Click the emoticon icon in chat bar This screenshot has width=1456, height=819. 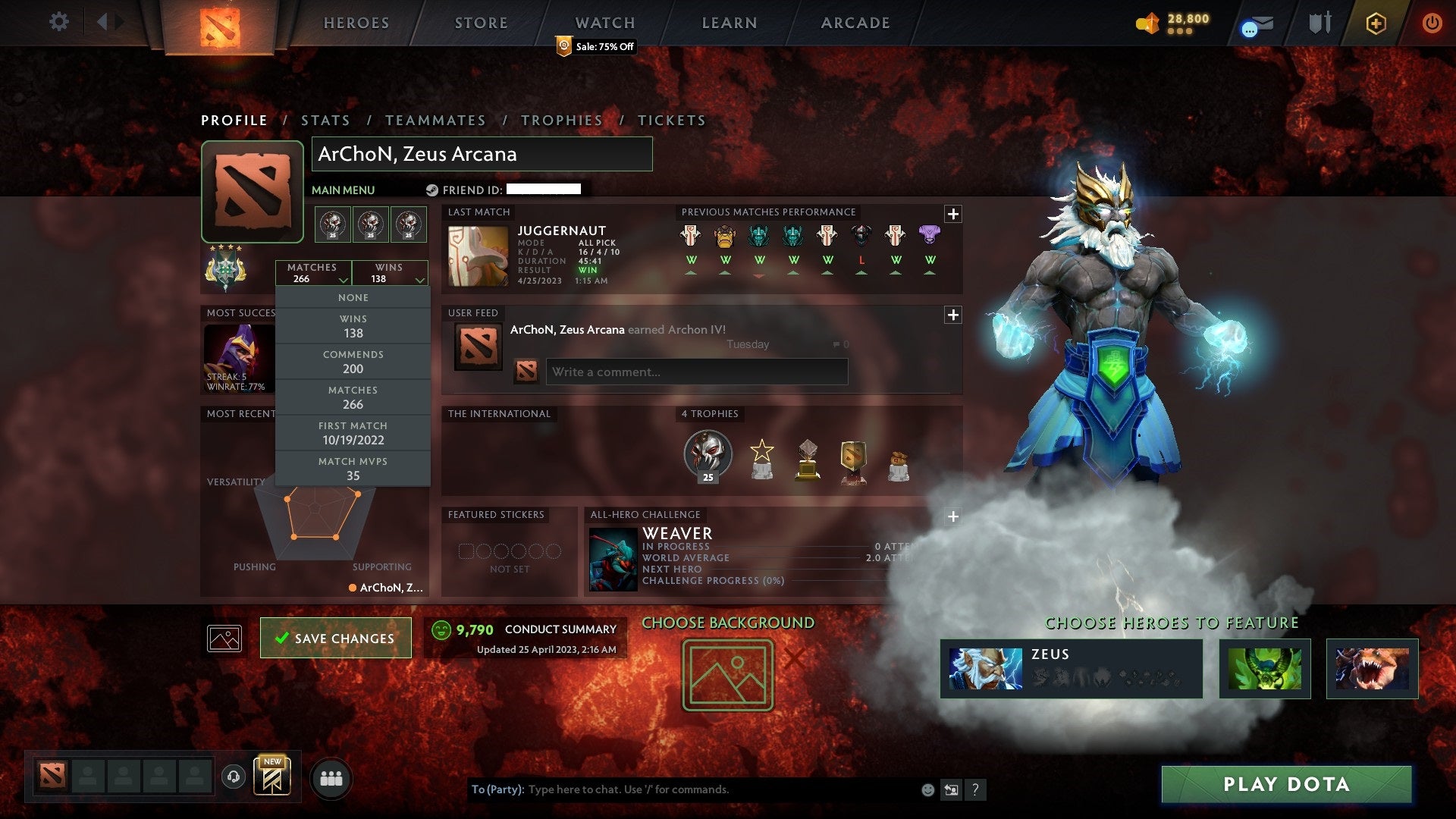927,789
